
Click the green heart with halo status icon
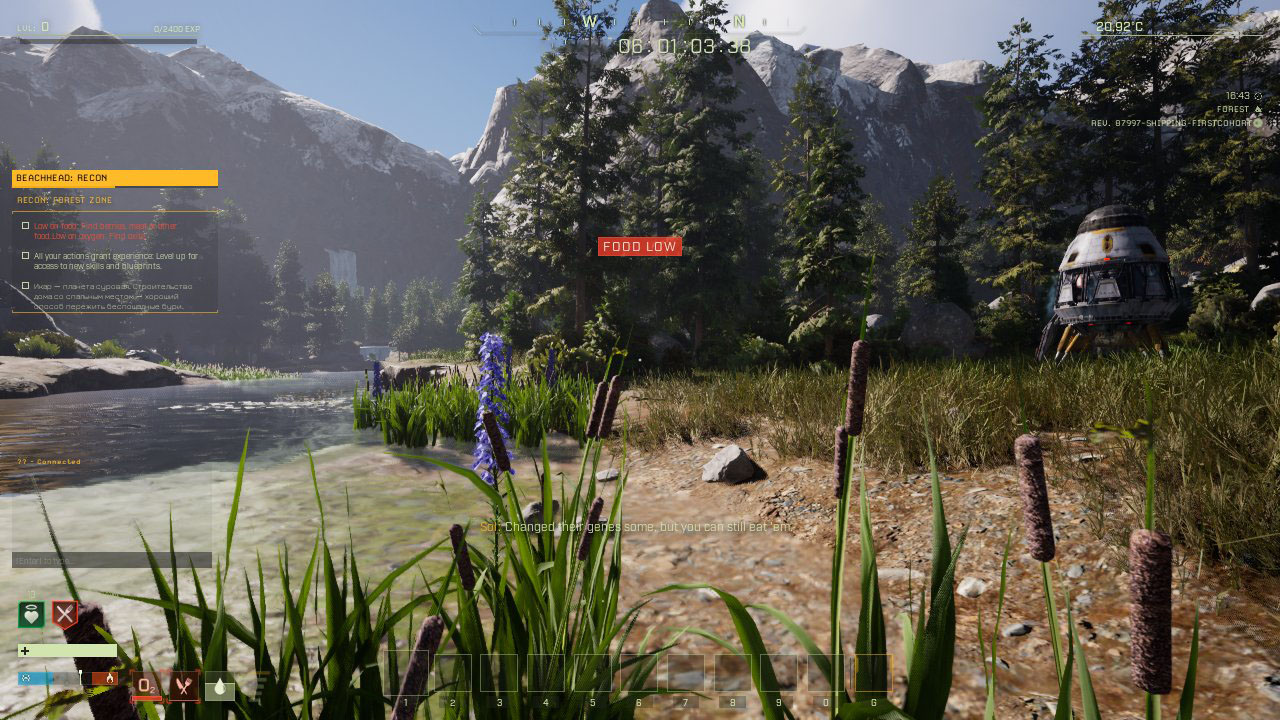coord(31,614)
